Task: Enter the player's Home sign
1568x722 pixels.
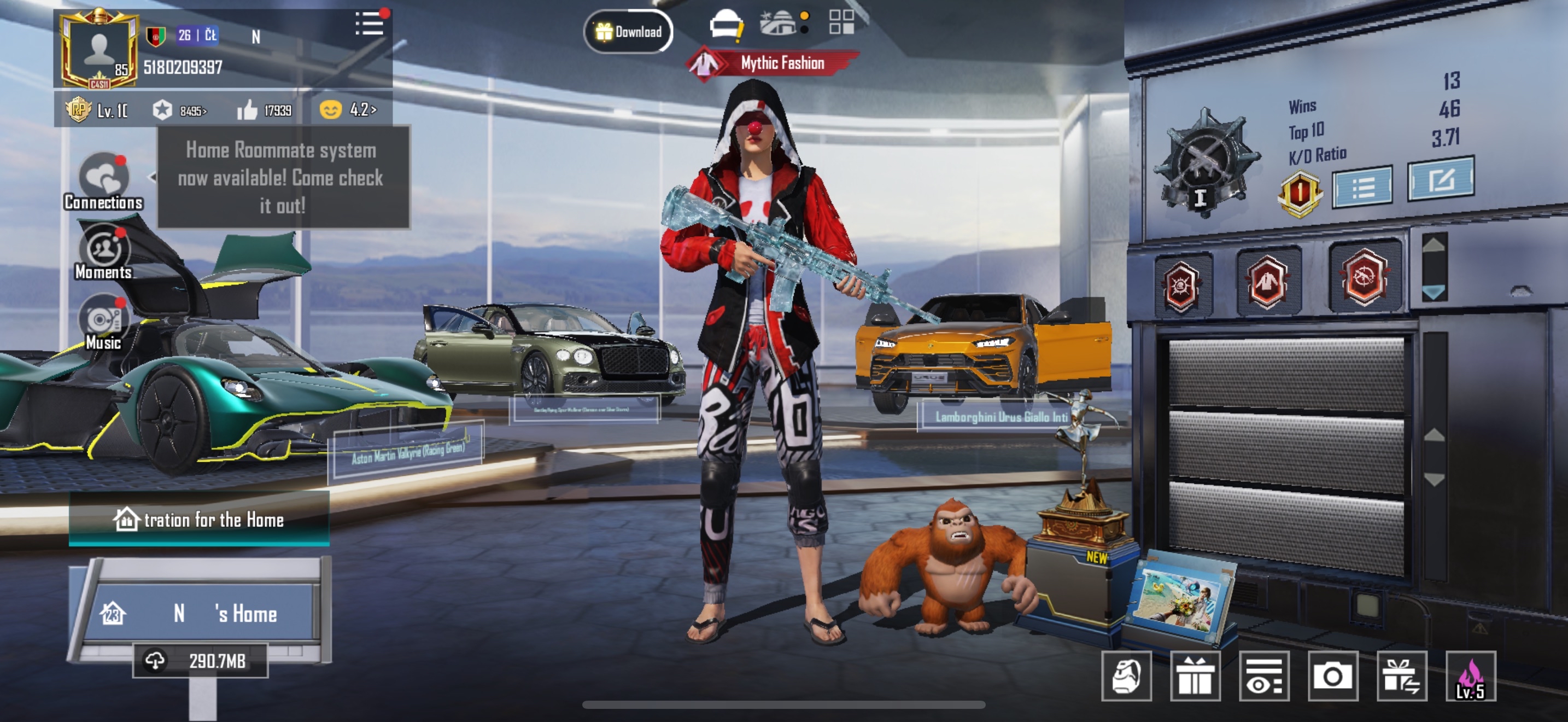Action: coord(201,613)
